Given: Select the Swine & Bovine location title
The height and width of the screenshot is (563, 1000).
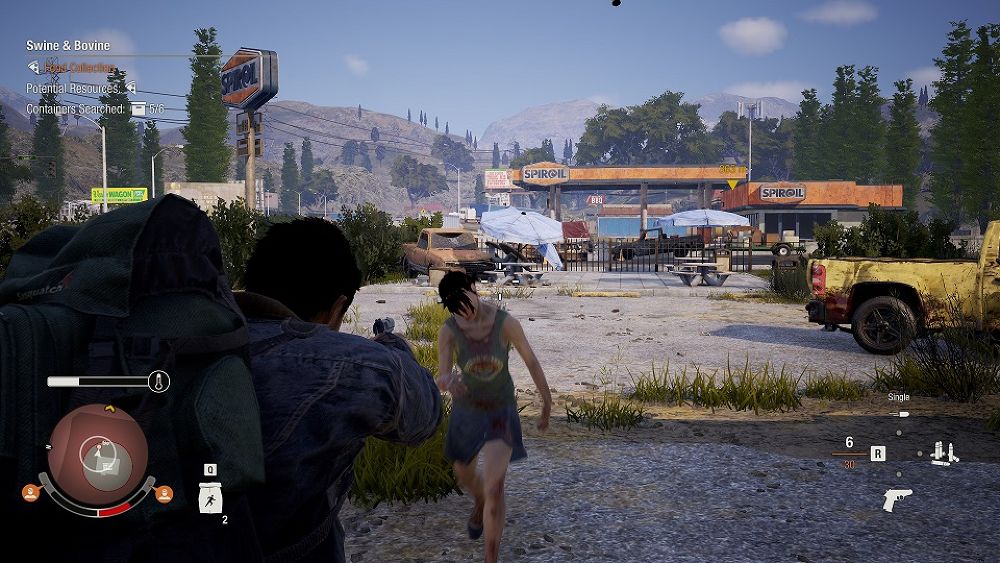Looking at the screenshot, I should tap(68, 46).
